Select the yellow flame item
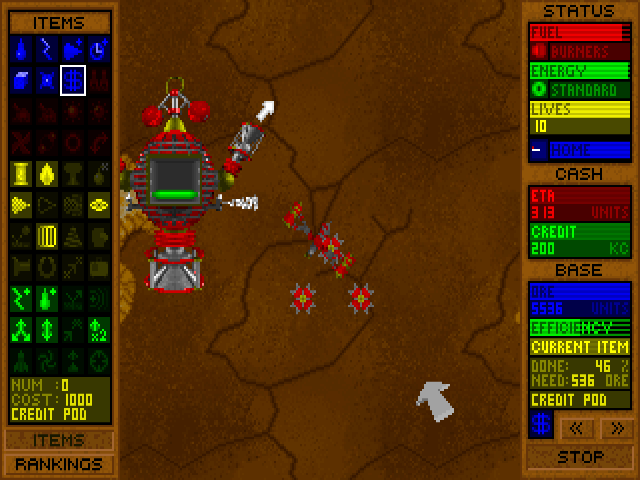Screen dimensions: 640x480 tap(46, 173)
